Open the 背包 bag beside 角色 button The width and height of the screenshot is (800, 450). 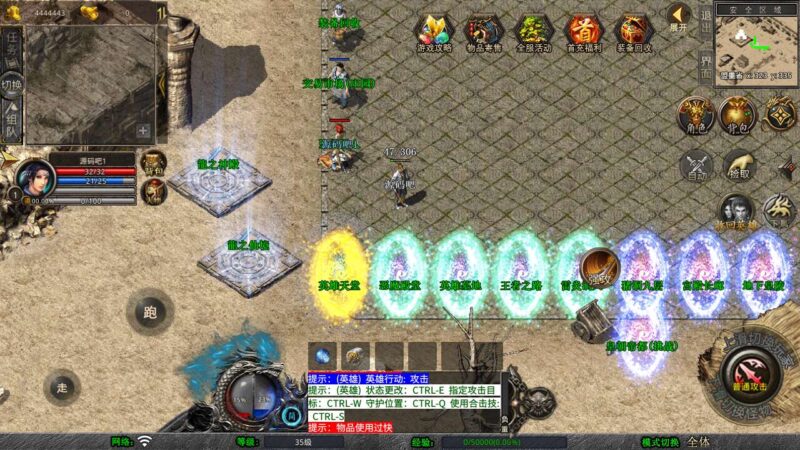(737, 115)
